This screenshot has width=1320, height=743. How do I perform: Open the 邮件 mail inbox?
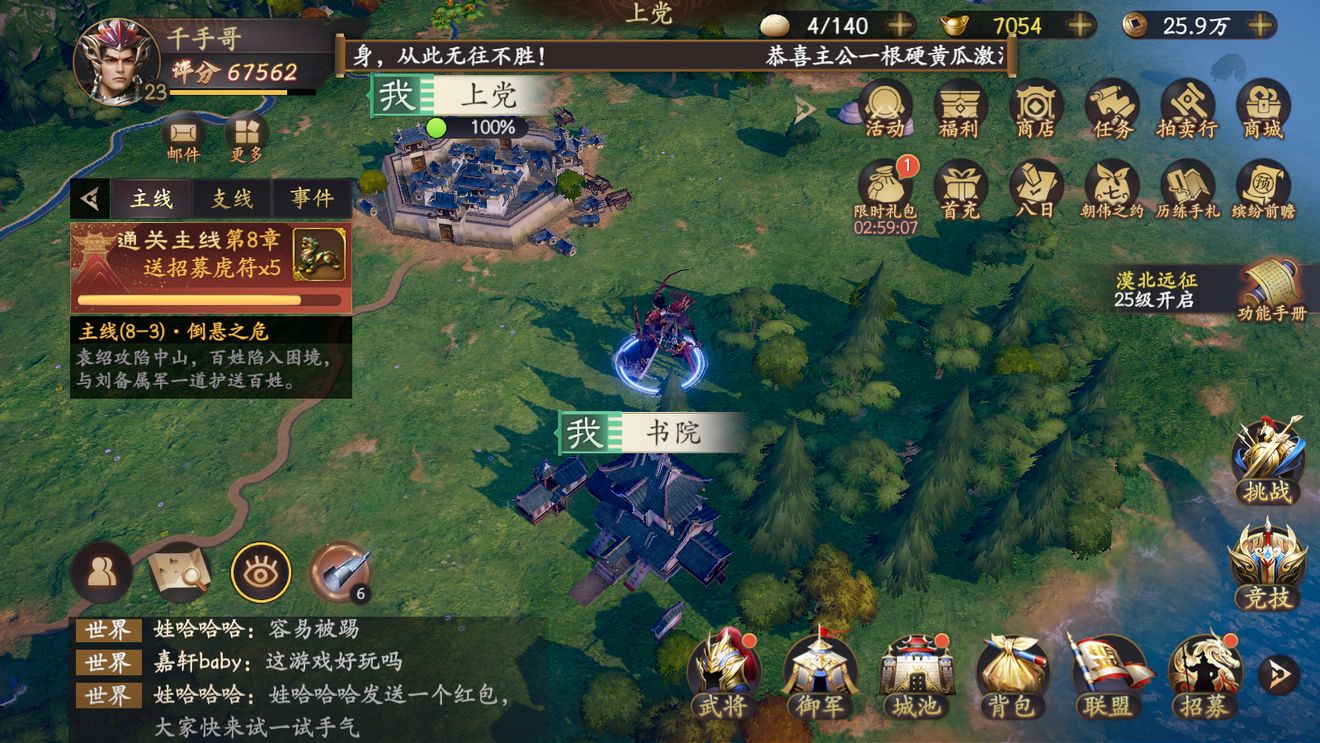pos(180,140)
